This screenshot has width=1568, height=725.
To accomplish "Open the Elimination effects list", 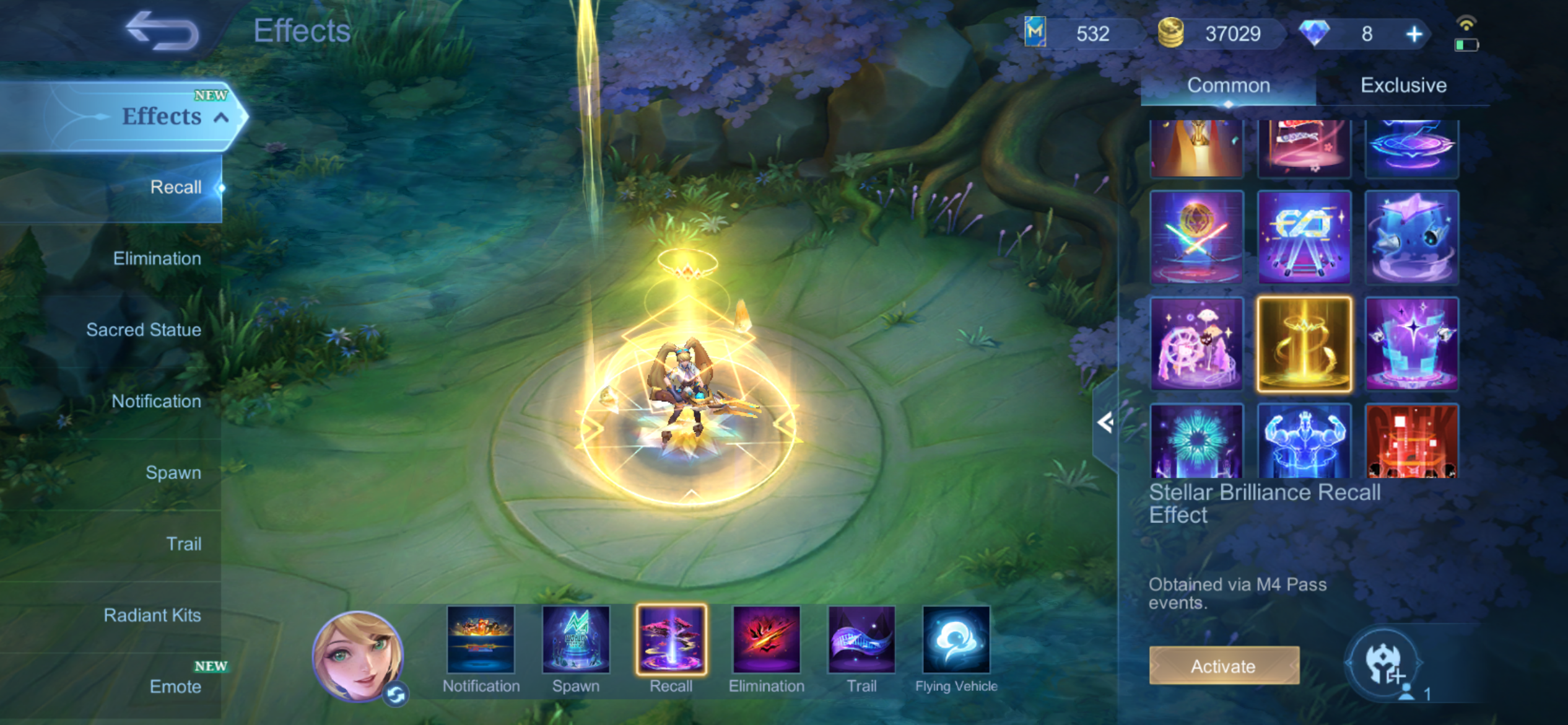I will tap(157, 258).
